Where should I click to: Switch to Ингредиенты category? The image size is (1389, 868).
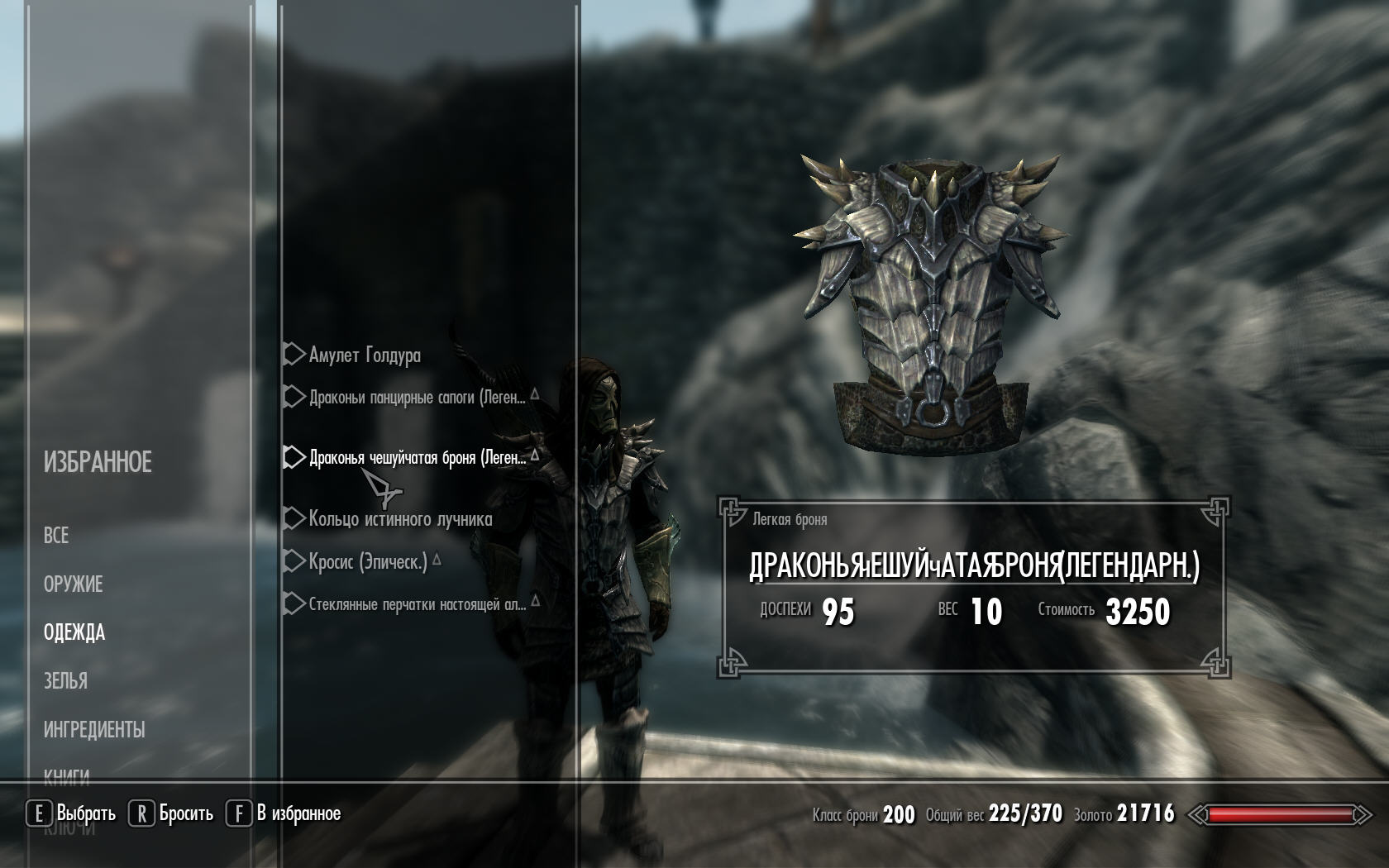(x=94, y=730)
